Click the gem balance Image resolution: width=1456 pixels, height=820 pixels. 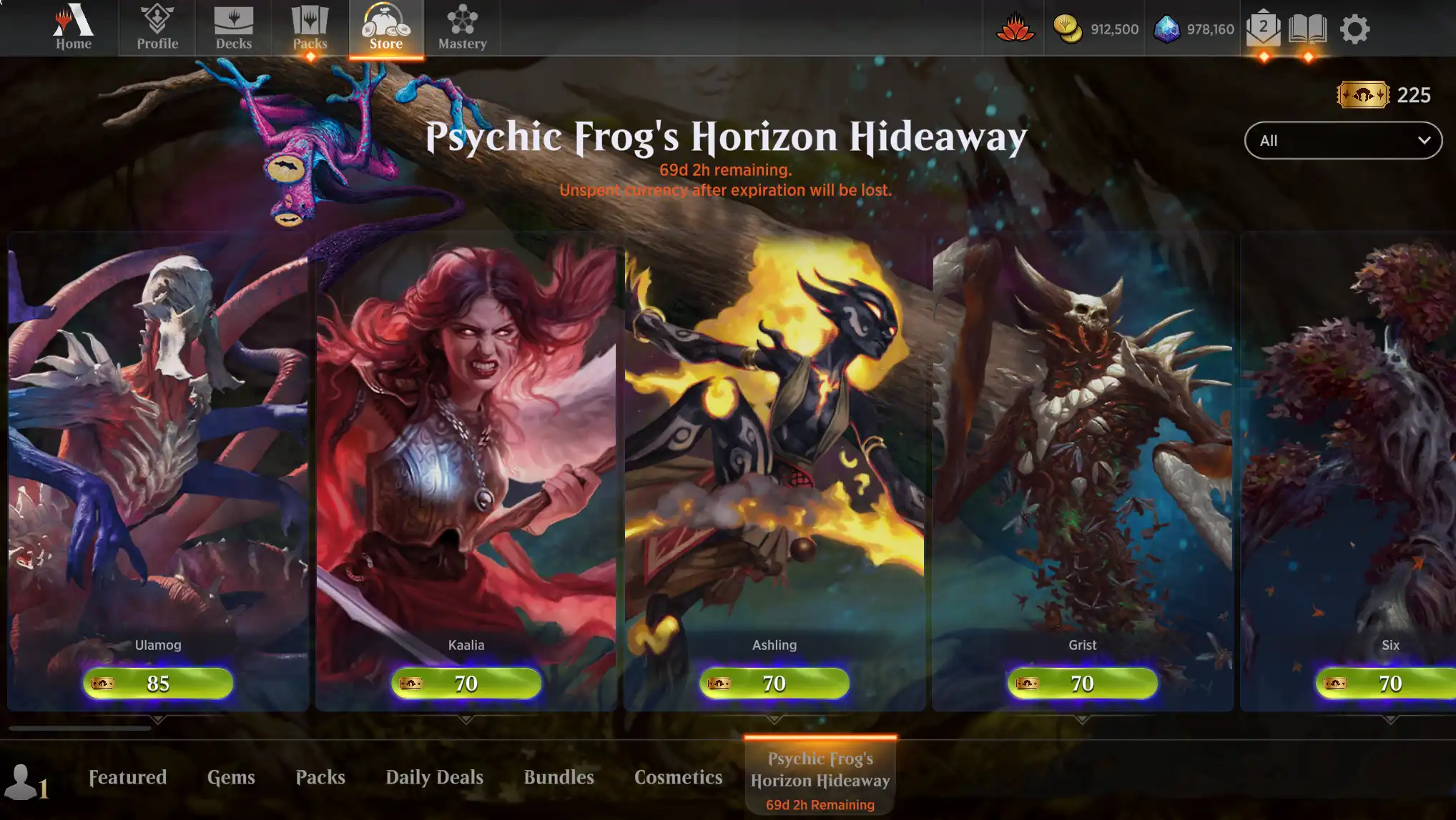coord(1192,29)
